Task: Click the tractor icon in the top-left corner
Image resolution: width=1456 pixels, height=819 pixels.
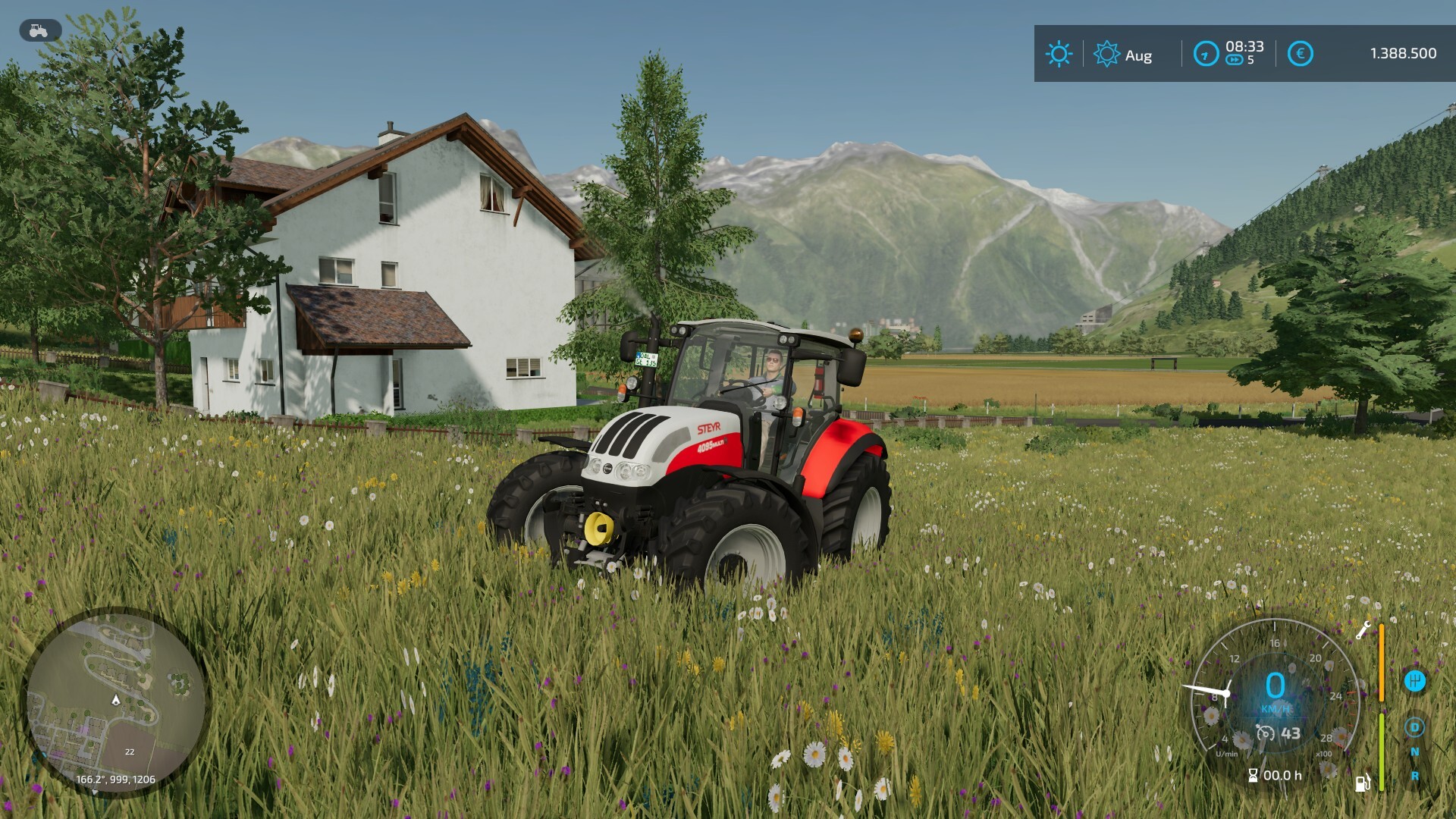Action: [39, 30]
